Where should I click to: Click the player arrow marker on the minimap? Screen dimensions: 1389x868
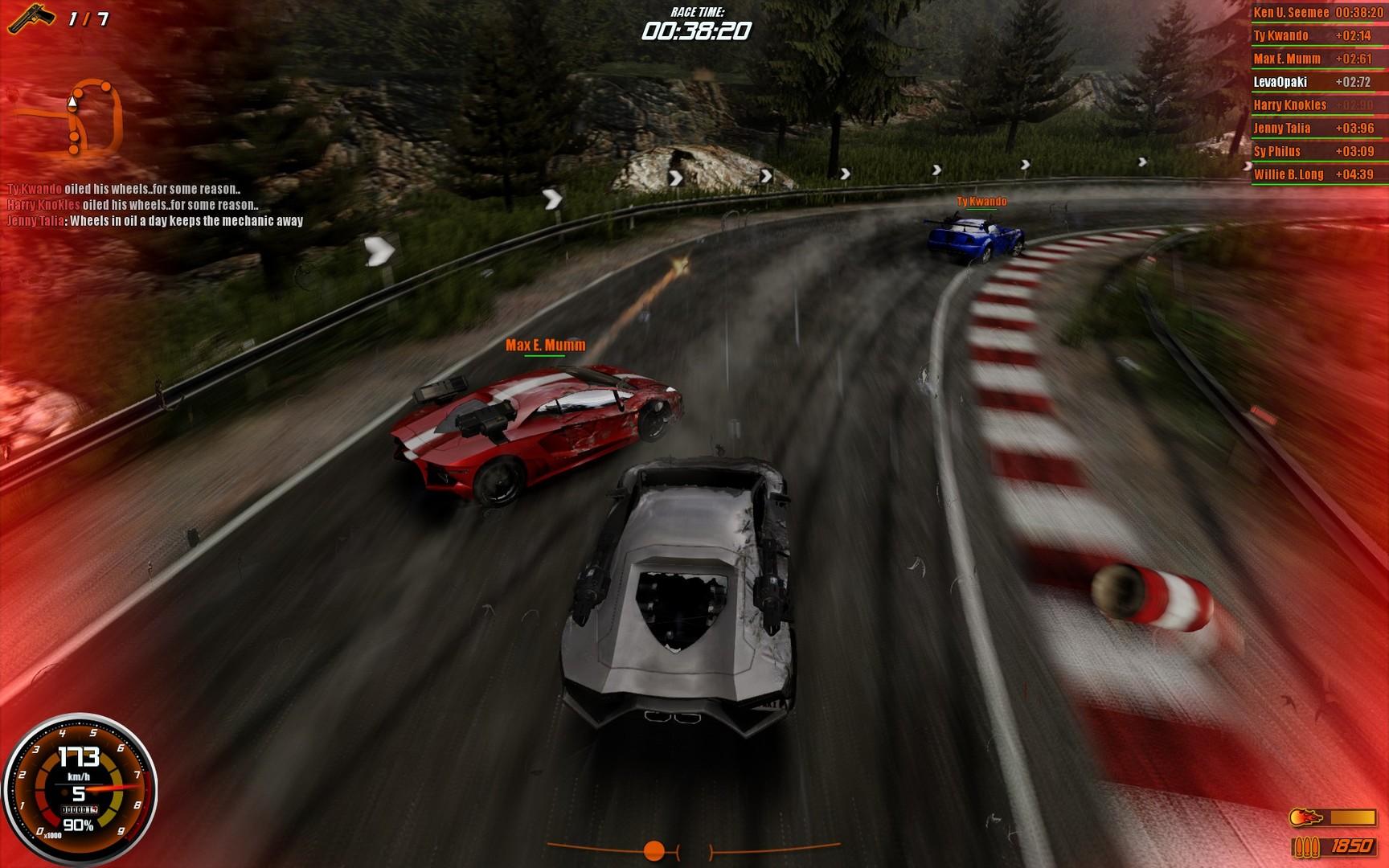click(71, 104)
